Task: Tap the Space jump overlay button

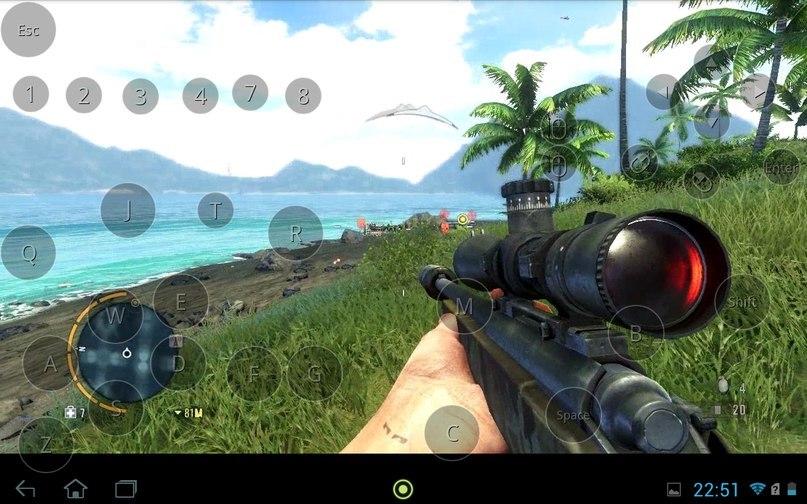Action: (x=573, y=415)
